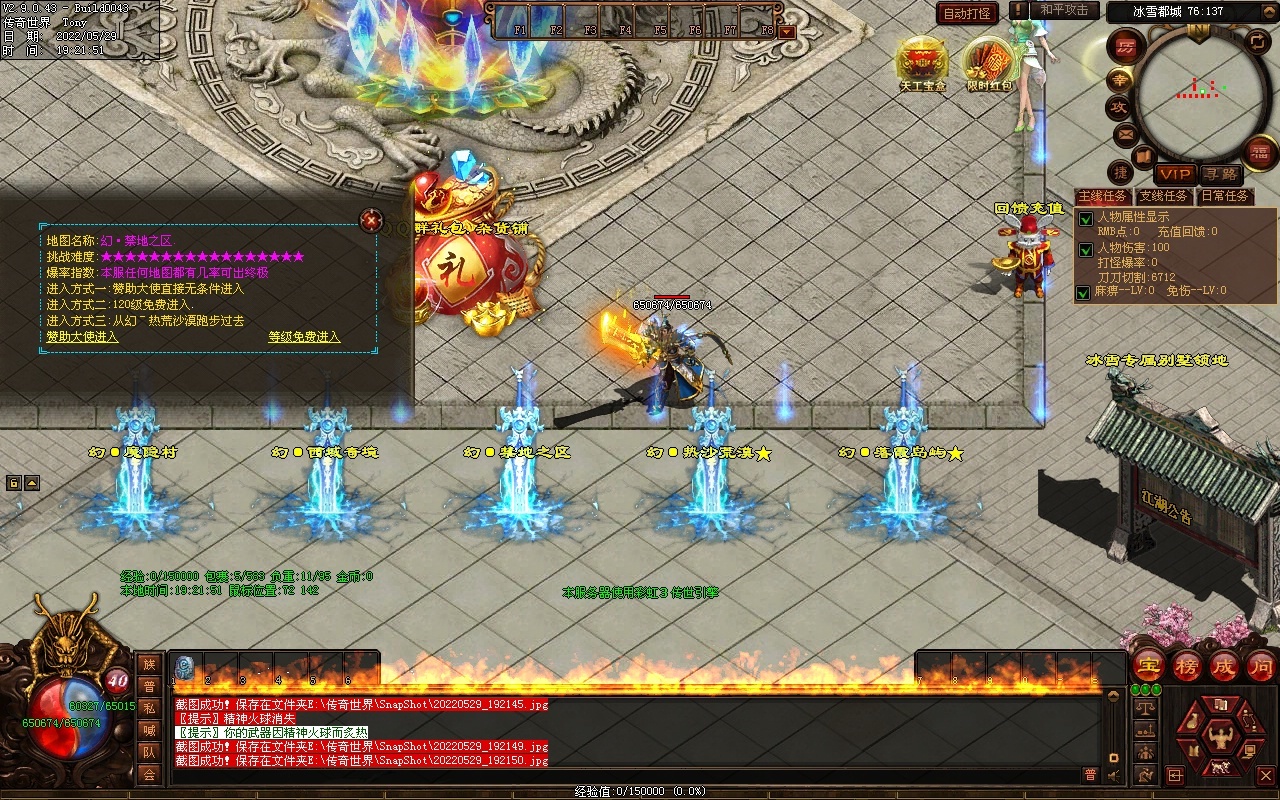
Task: Open the 限时红包 red envelope event
Action: tap(989, 64)
